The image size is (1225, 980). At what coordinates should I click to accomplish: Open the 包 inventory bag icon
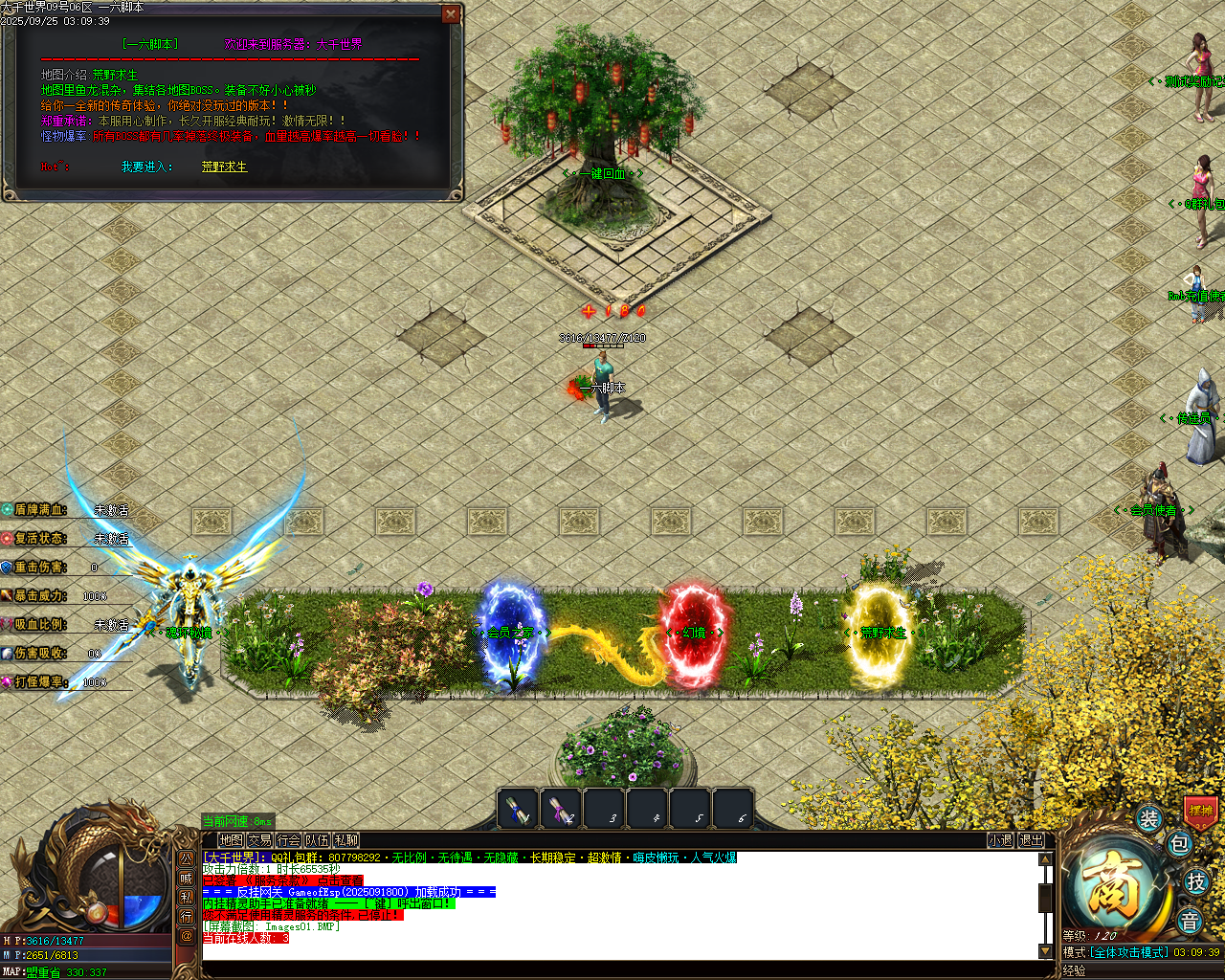1180,845
